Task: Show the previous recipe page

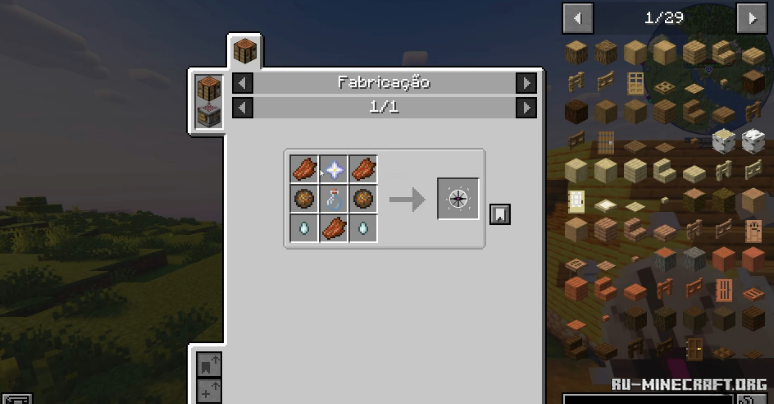Action: 243,107
